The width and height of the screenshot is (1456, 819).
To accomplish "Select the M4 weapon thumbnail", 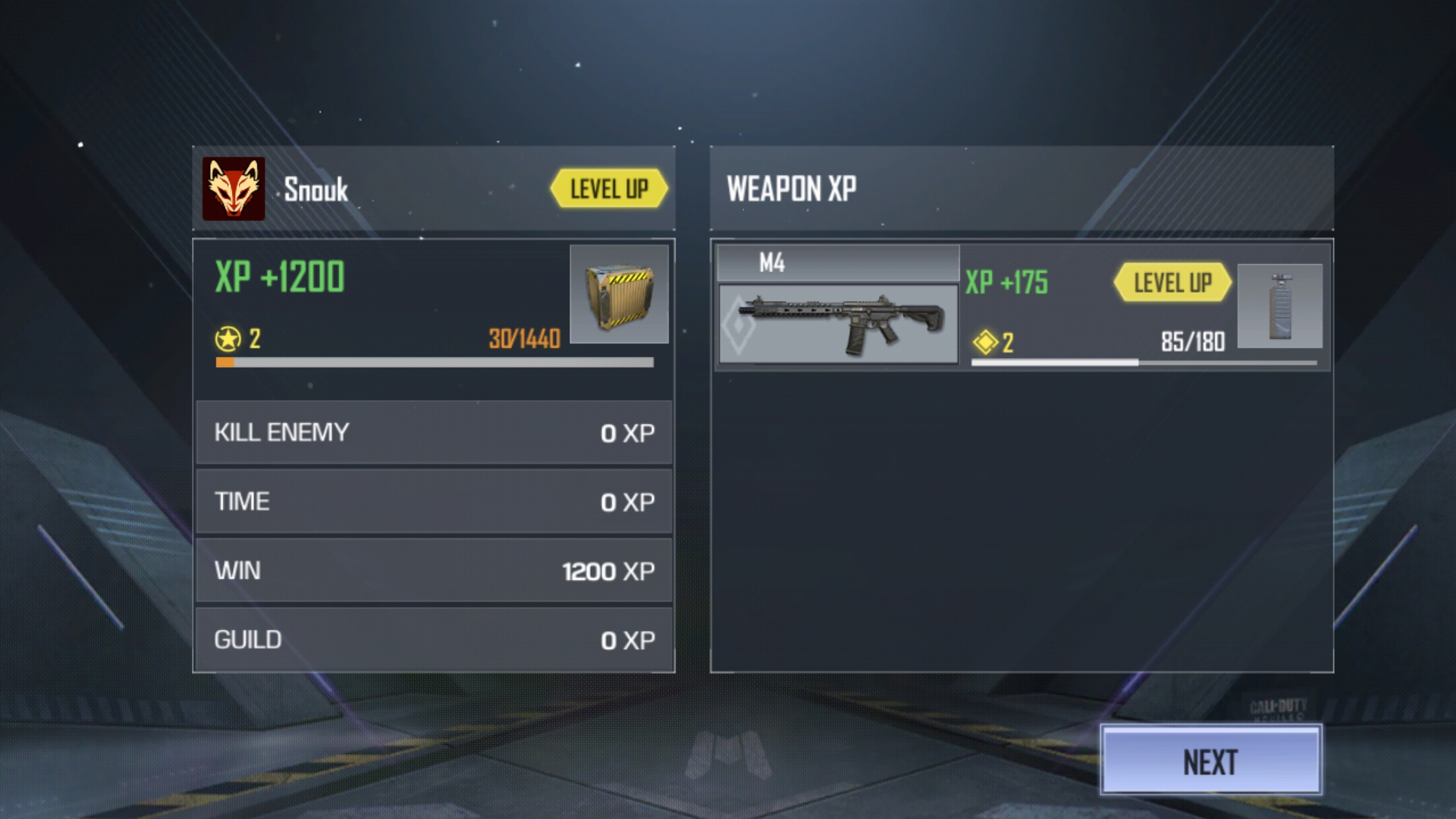I will click(838, 324).
